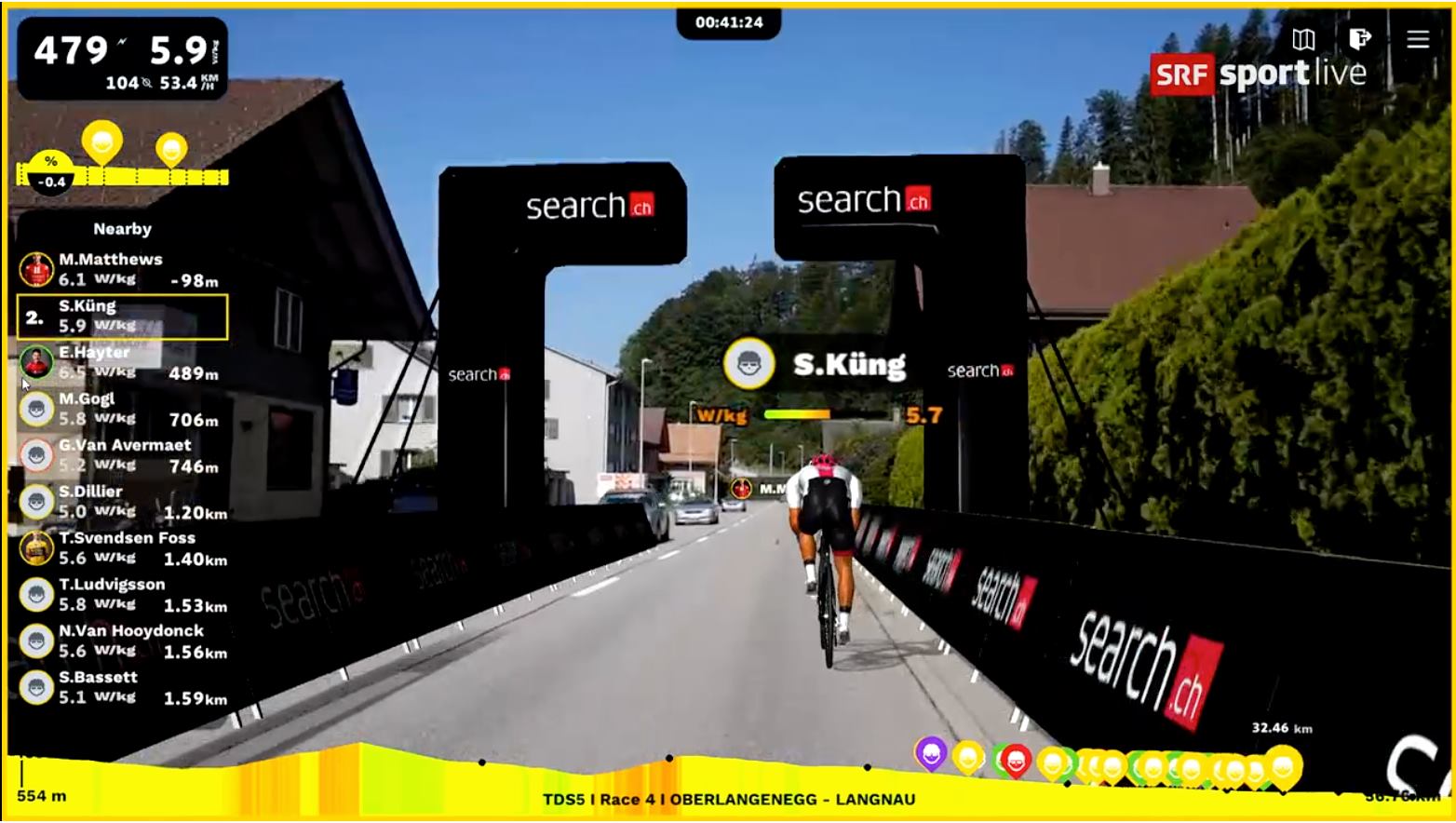Screen dimensions: 1456x823
Task: Open the hamburger menu
Action: pos(1417,39)
